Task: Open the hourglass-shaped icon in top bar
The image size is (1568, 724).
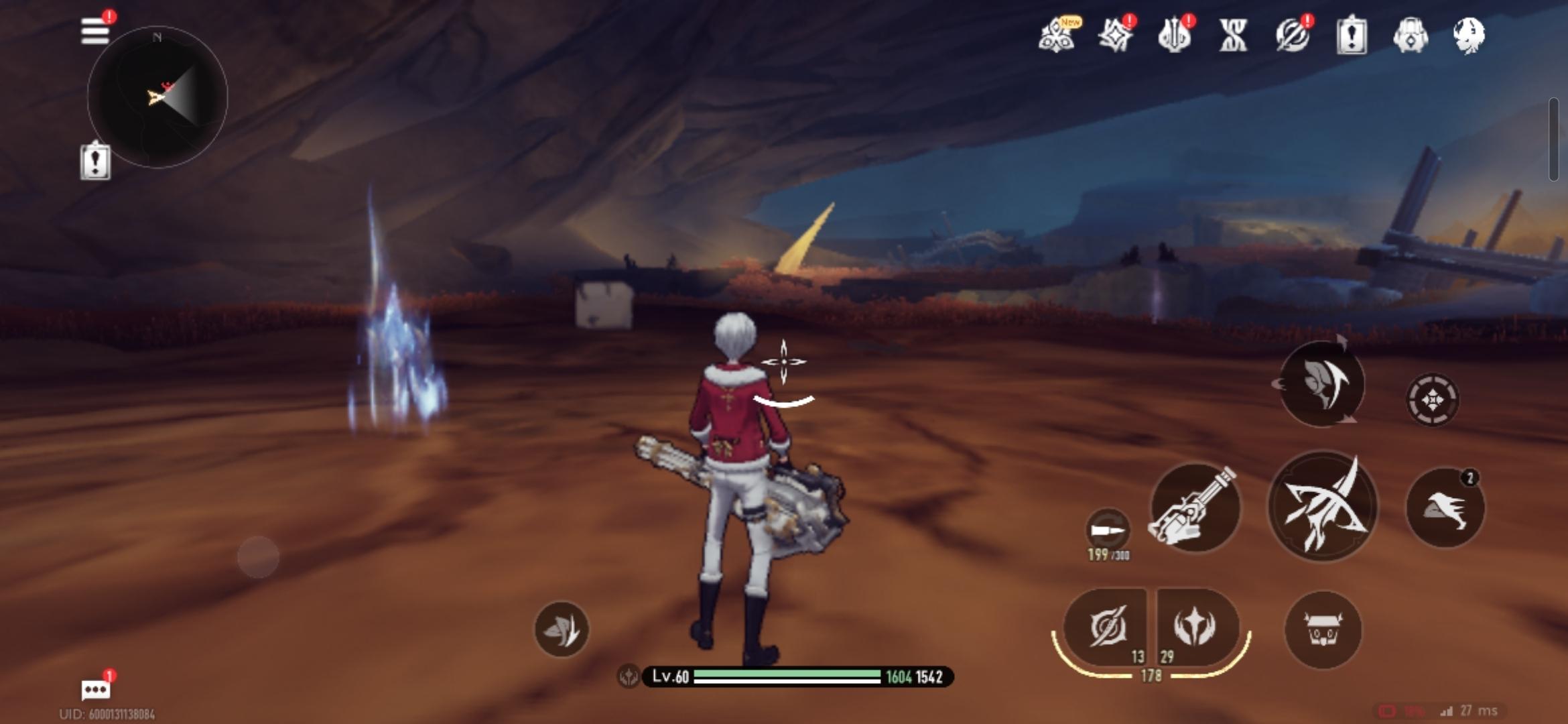Action: (x=1233, y=35)
